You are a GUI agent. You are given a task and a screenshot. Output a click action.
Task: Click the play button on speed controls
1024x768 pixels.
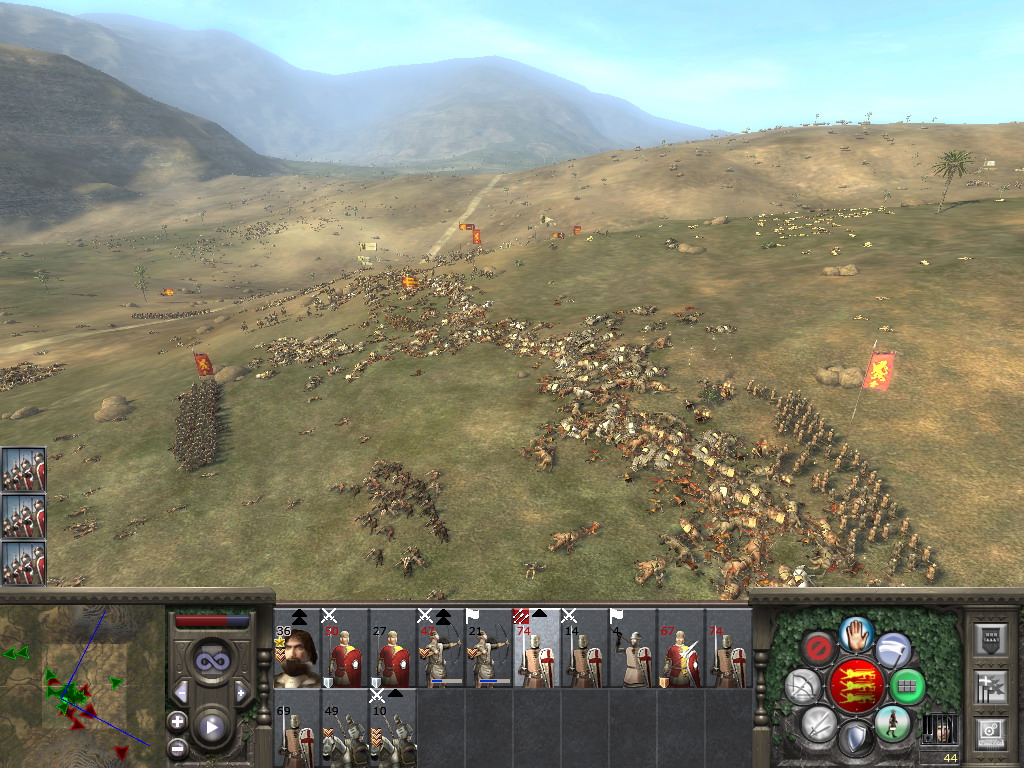(x=211, y=727)
